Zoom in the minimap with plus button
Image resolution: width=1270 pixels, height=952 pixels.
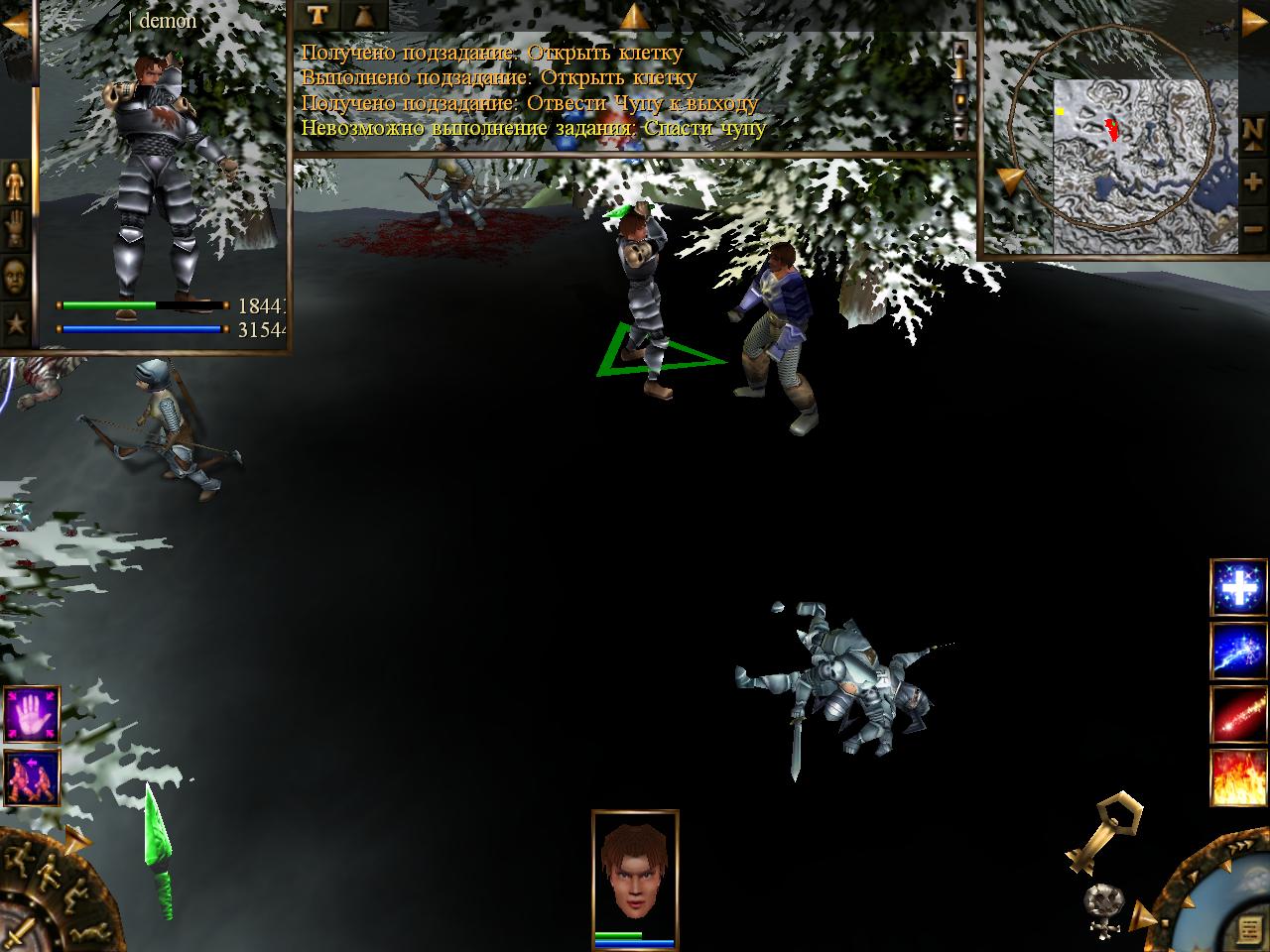point(1254,182)
